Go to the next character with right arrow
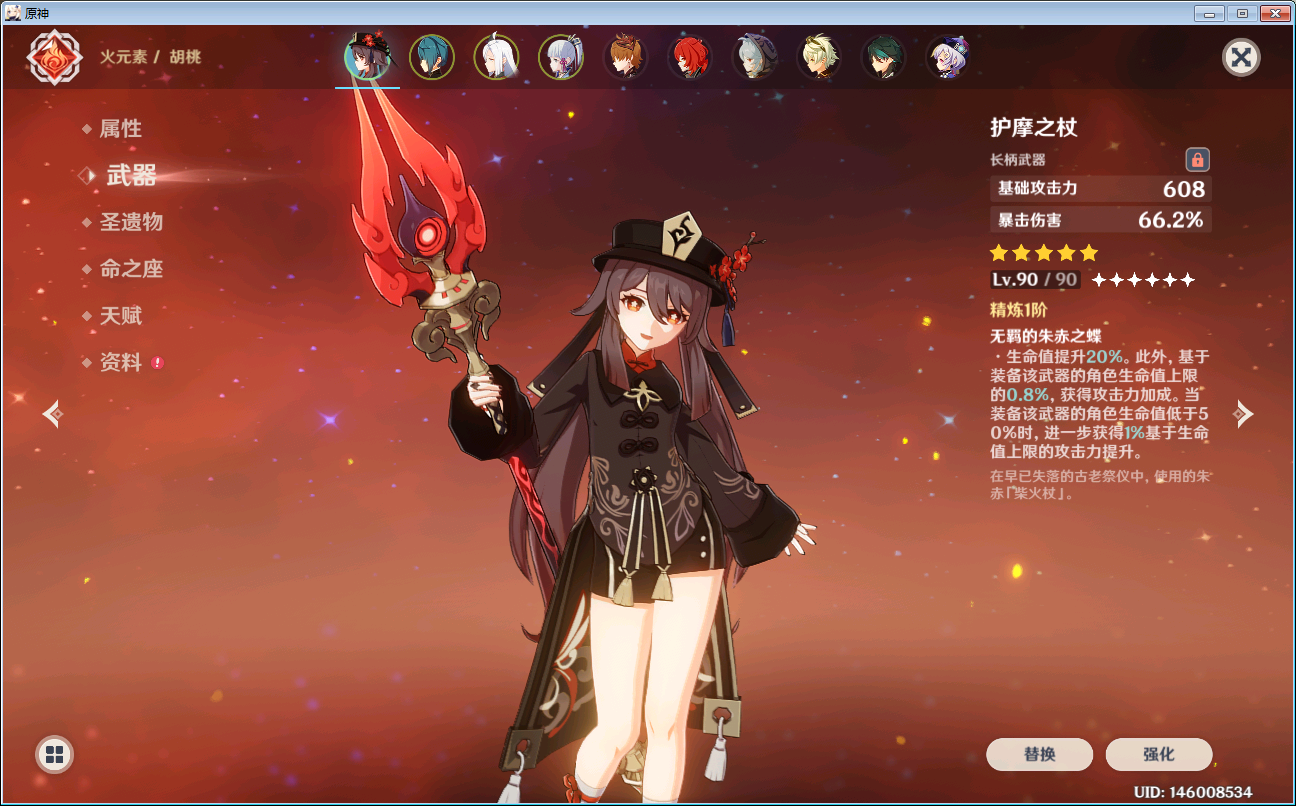Image resolution: width=1296 pixels, height=806 pixels. [1243, 413]
